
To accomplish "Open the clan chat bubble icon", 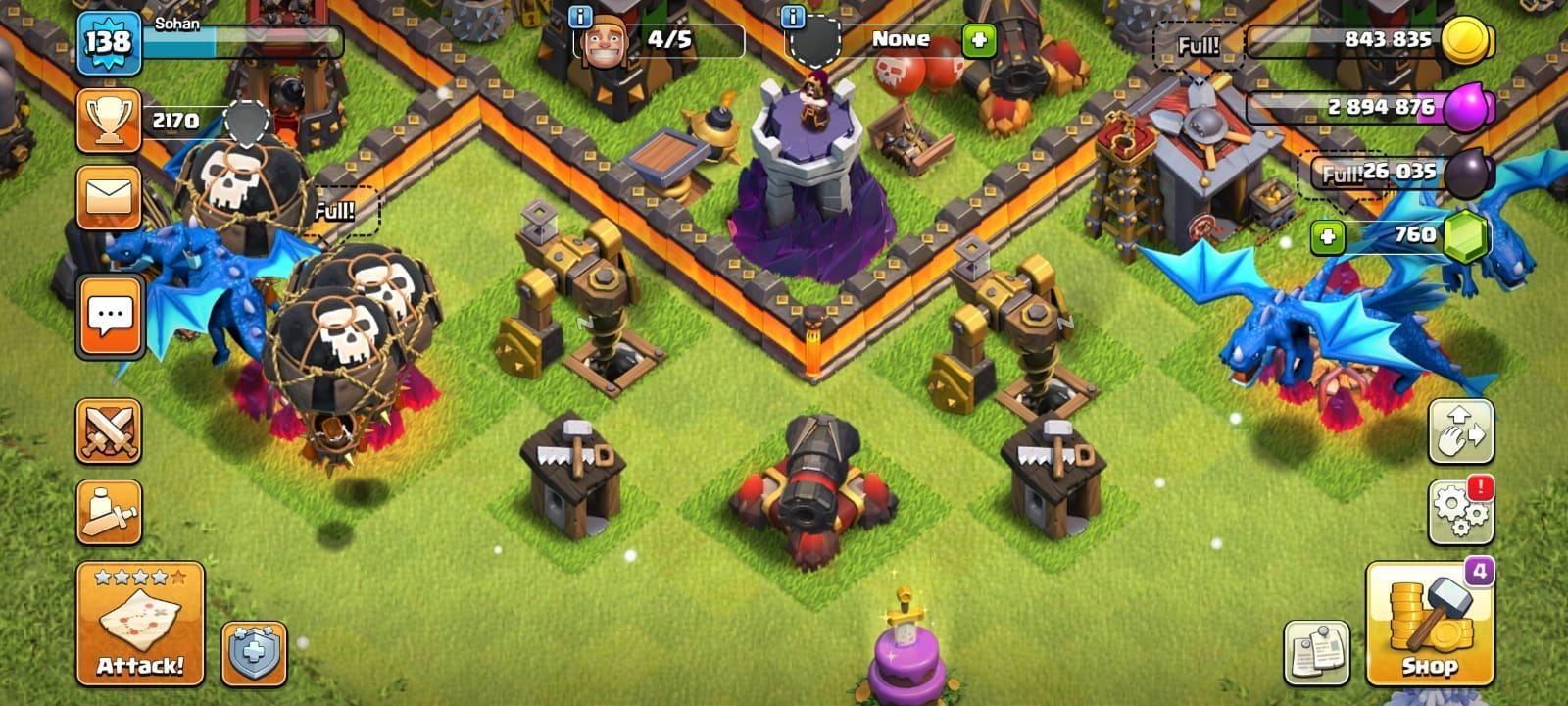I will click(111, 316).
